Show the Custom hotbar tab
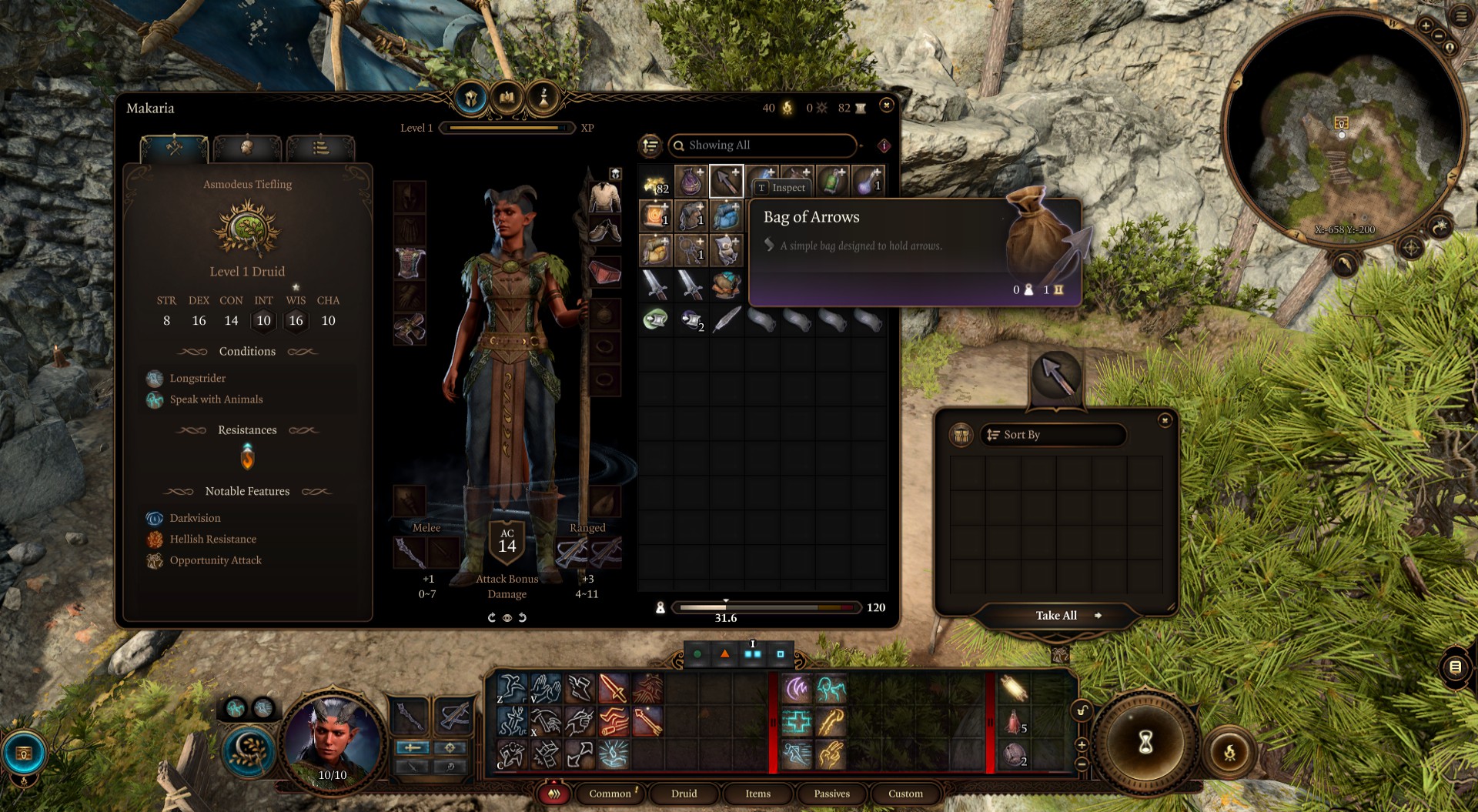Image resolution: width=1478 pixels, height=812 pixels. point(905,794)
